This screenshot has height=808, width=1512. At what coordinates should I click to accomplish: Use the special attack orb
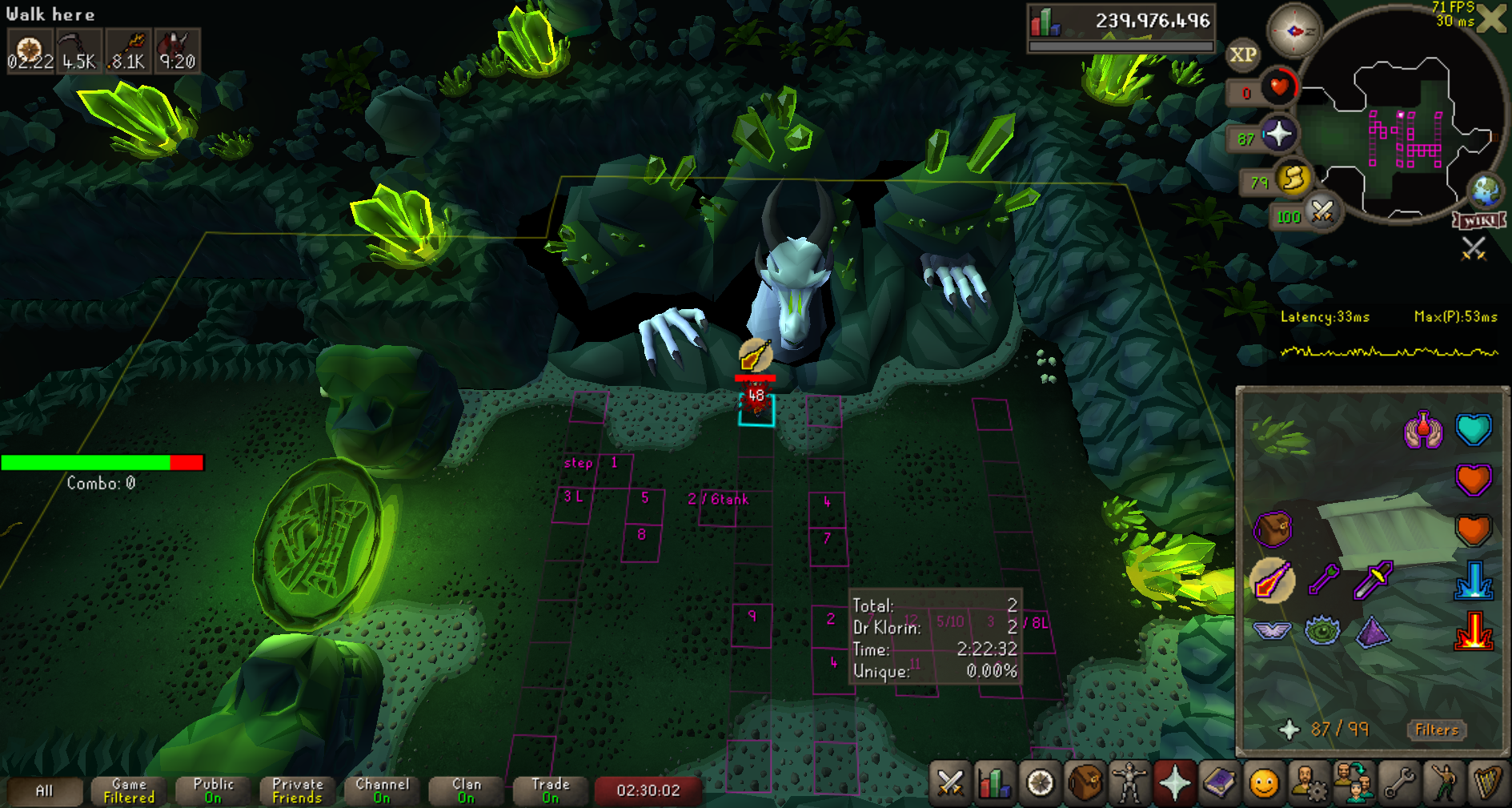(1322, 212)
